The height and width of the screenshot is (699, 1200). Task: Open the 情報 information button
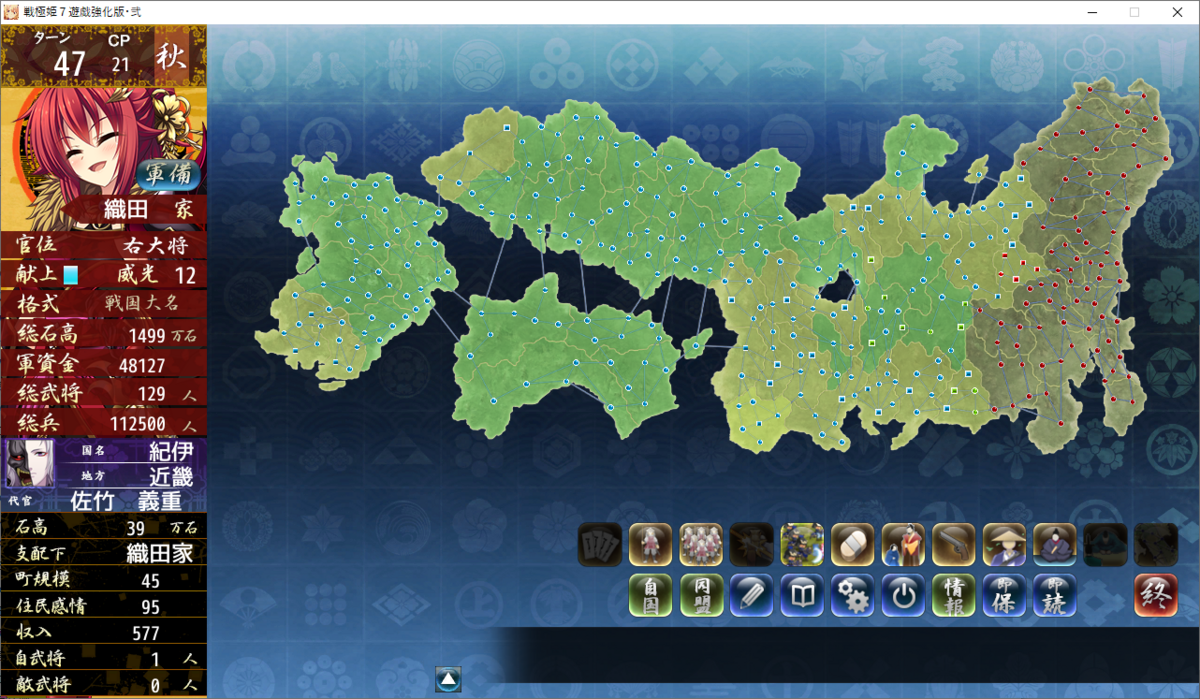[953, 595]
